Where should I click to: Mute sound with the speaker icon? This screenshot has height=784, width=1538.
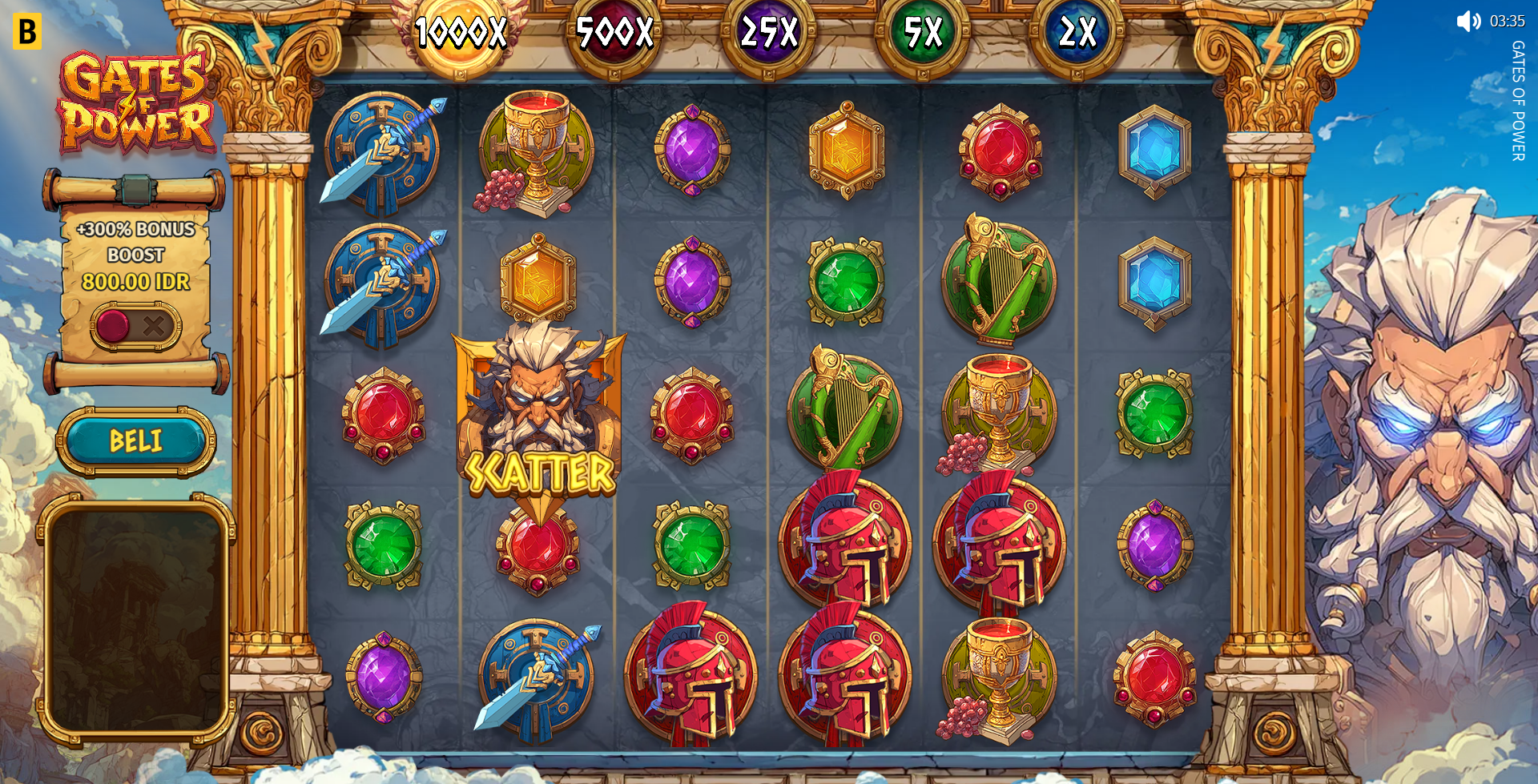(1468, 22)
